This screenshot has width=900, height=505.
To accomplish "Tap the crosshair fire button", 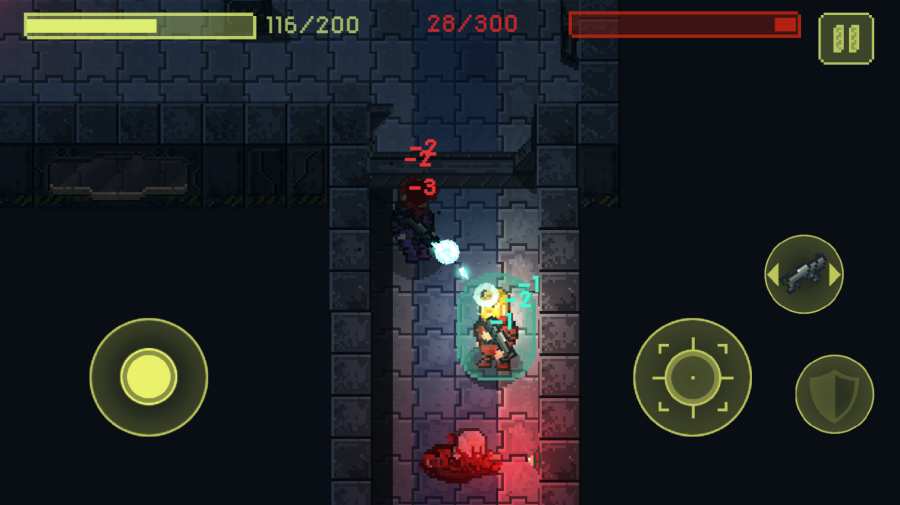I will pyautogui.click(x=692, y=377).
